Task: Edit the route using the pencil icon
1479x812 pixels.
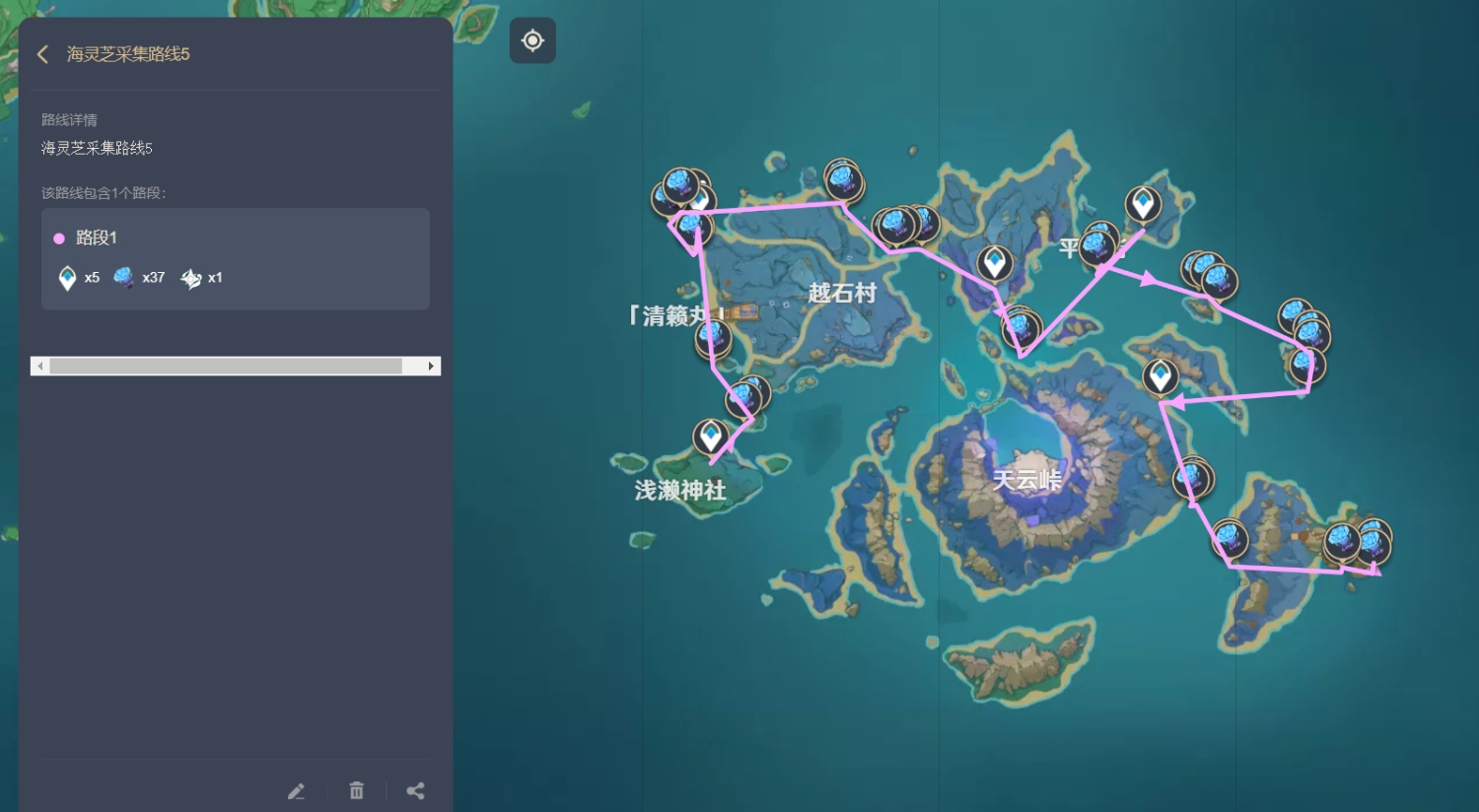Action: point(297,790)
